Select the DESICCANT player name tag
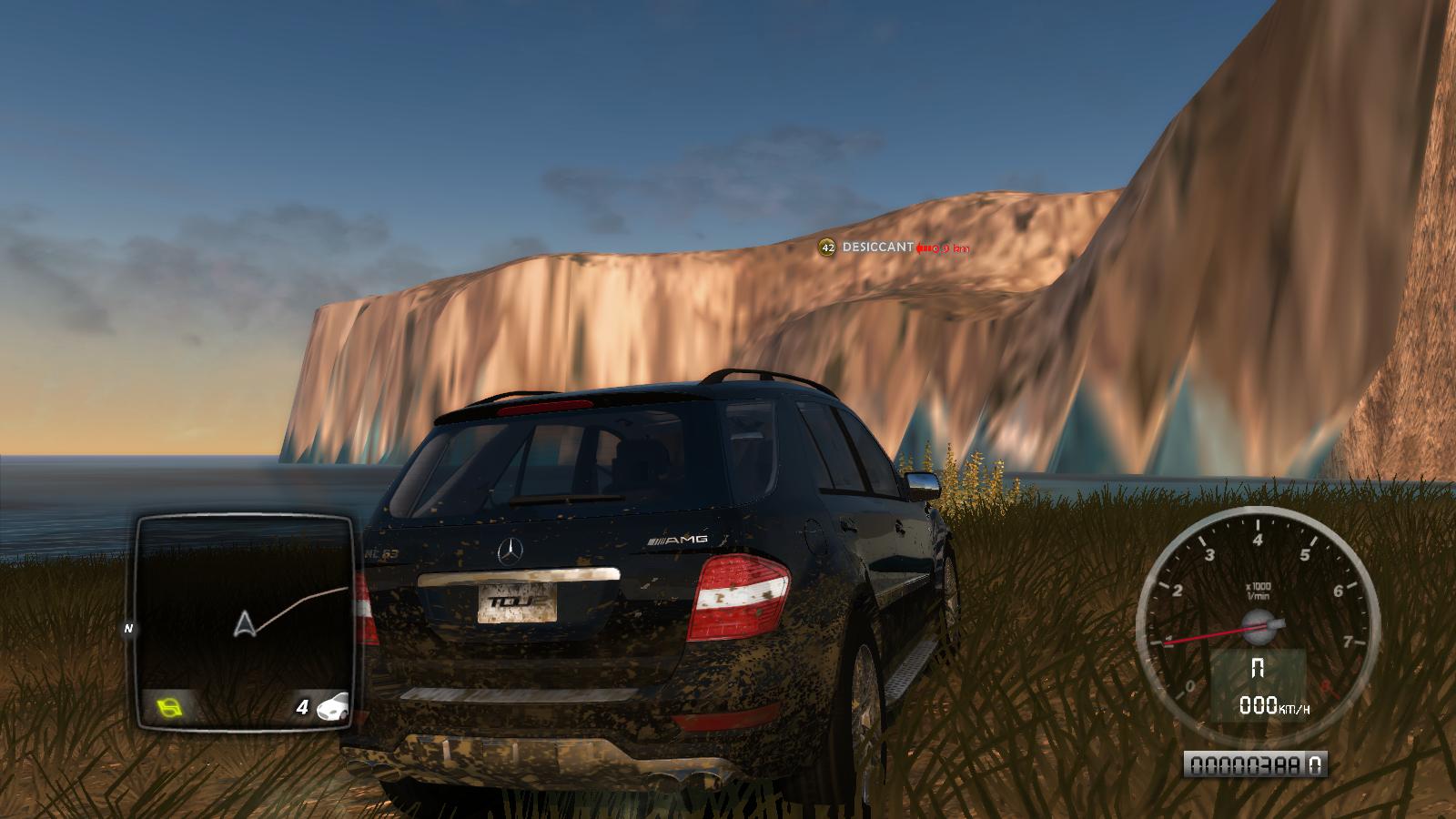The width and height of the screenshot is (1456, 819). click(x=877, y=247)
